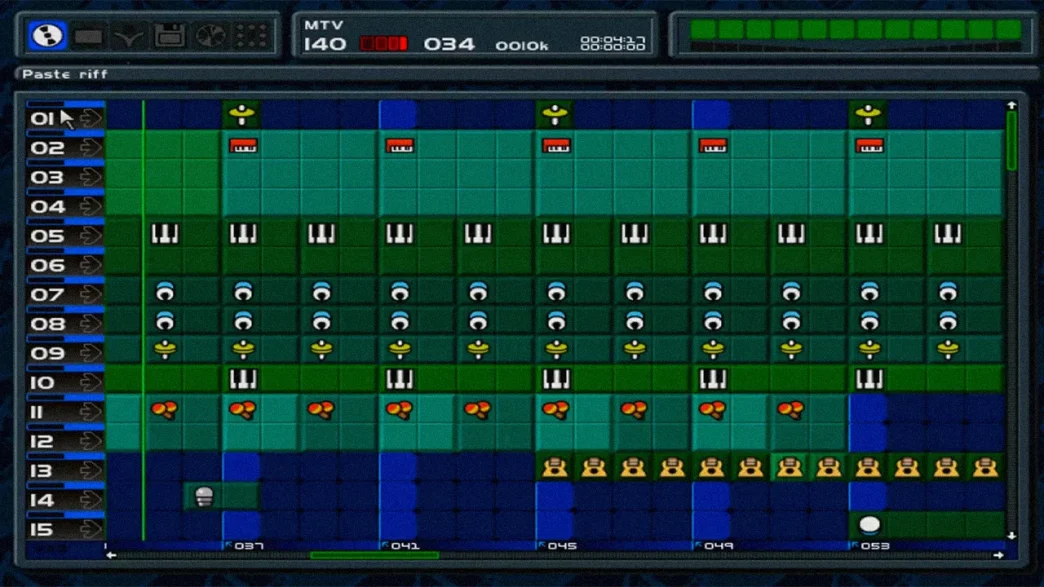1044x587 pixels.
Task: Jump to bar 053 timeline marker
Action: click(875, 546)
